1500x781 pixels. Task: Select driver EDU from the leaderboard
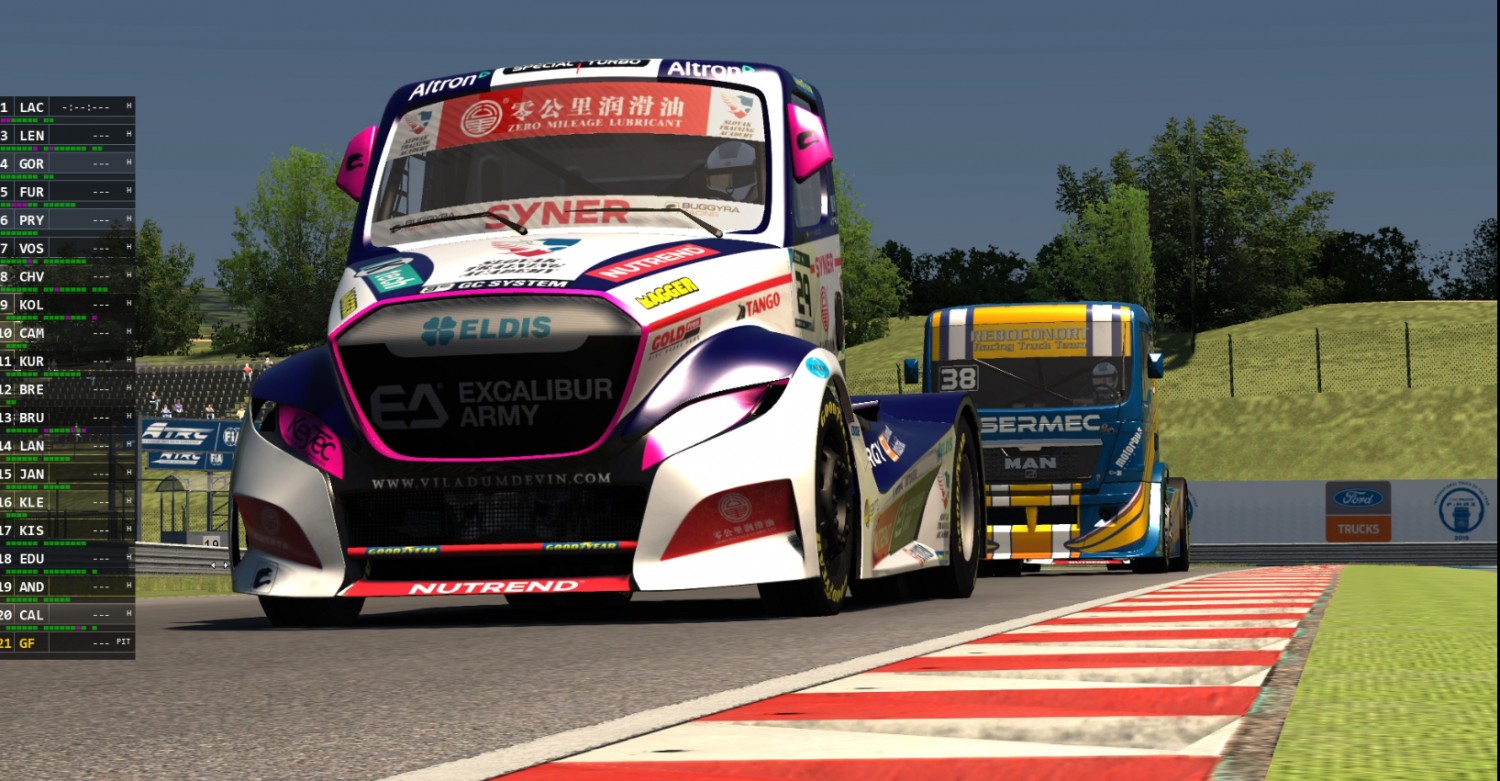(x=66, y=558)
